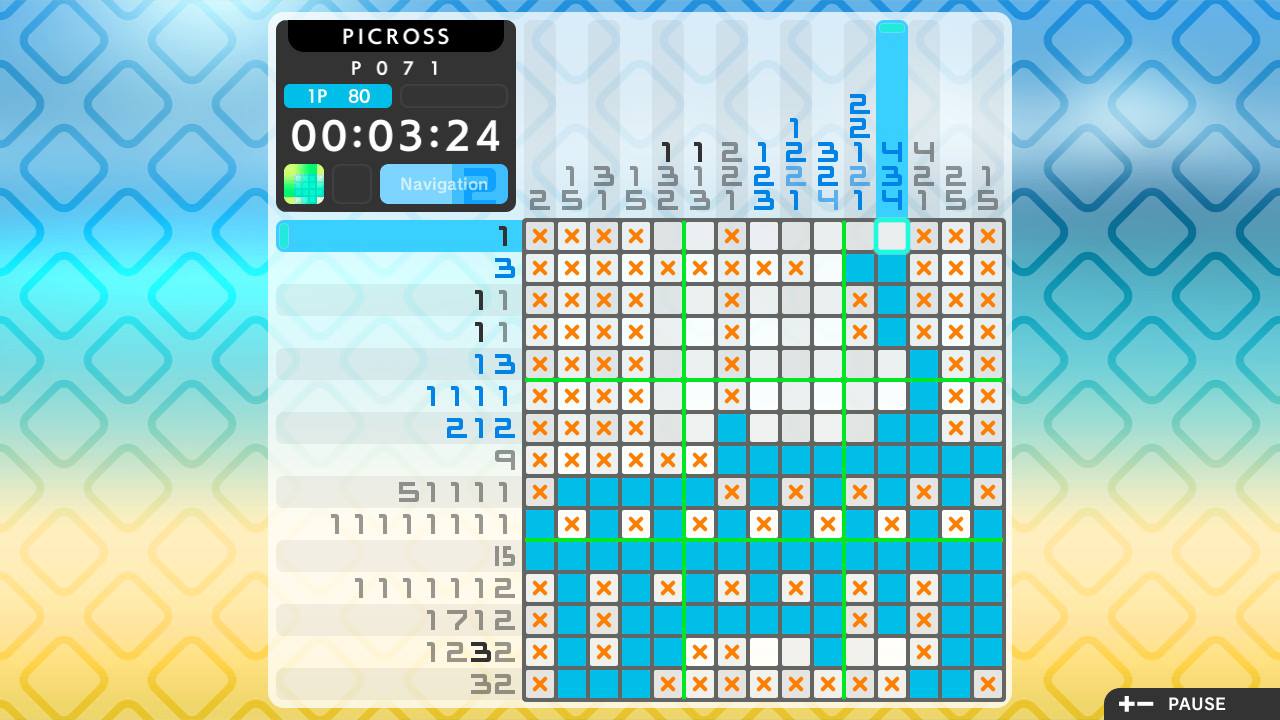Click the PICROSS title banner
Viewport: 1280px width, 720px height.
pyautogui.click(x=396, y=36)
